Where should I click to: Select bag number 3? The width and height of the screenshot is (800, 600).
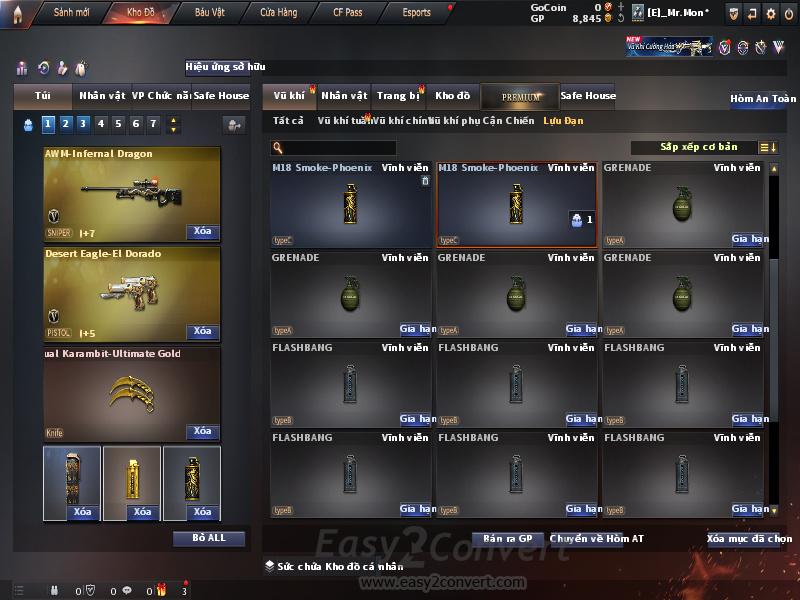coord(82,124)
